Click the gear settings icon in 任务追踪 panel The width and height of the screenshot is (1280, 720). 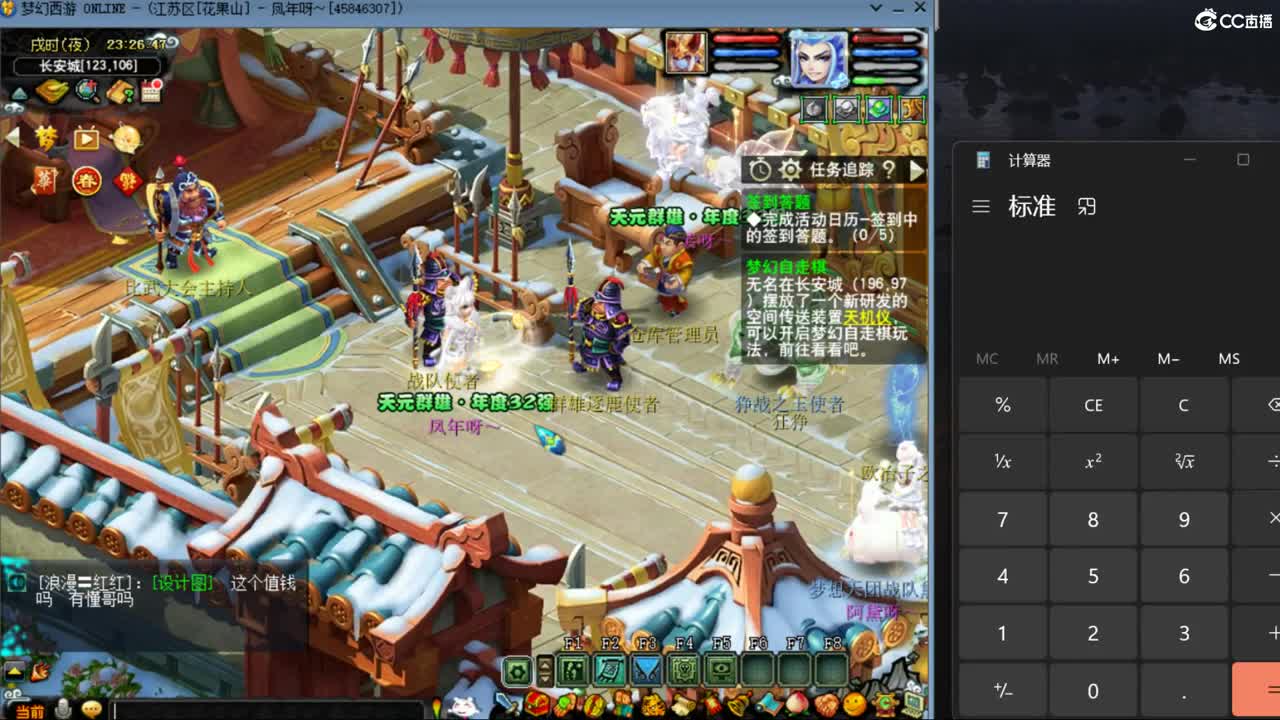790,168
